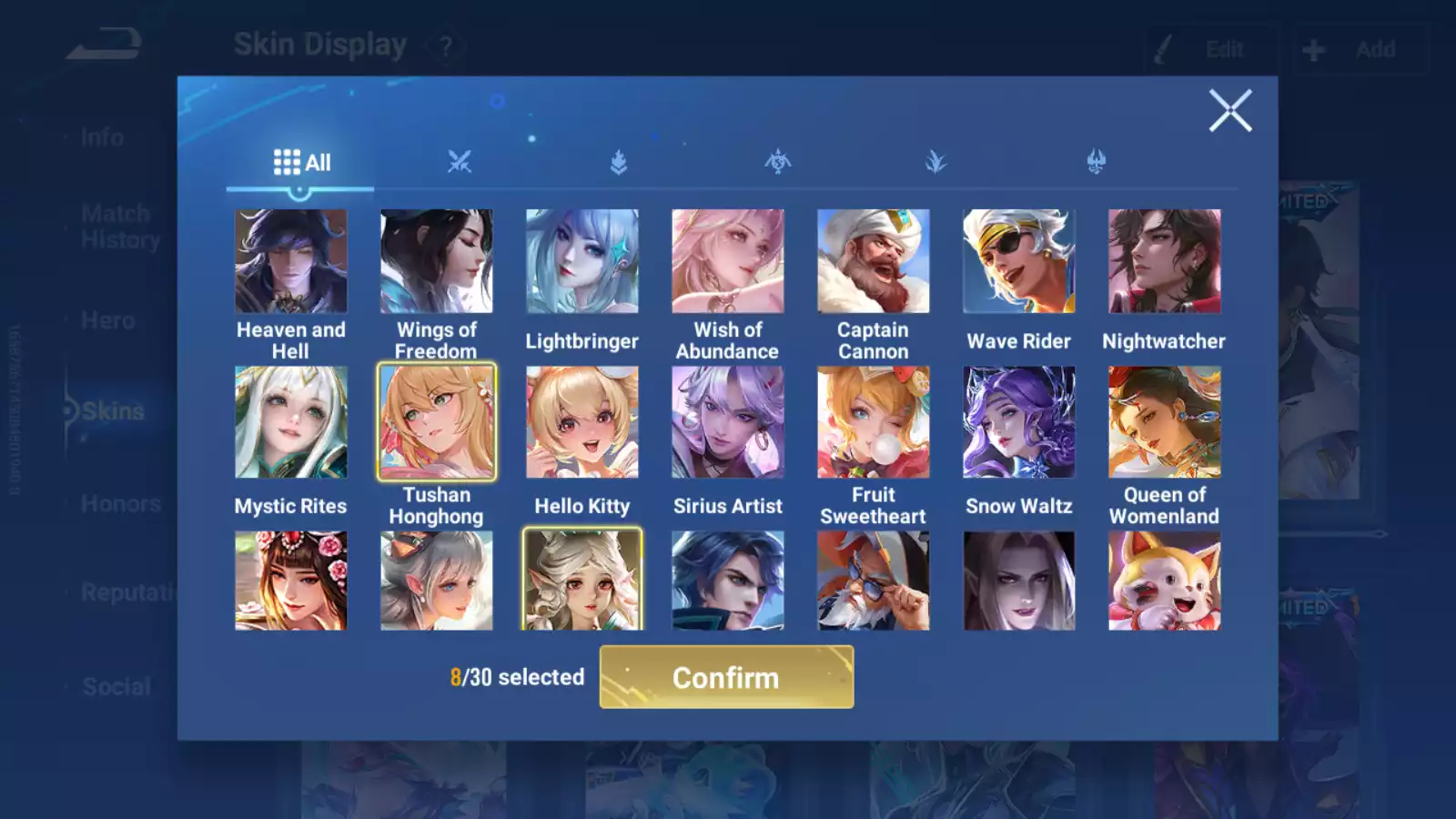Select the Mystic Rites skin
Screen dimensions: 1456x819
290,422
